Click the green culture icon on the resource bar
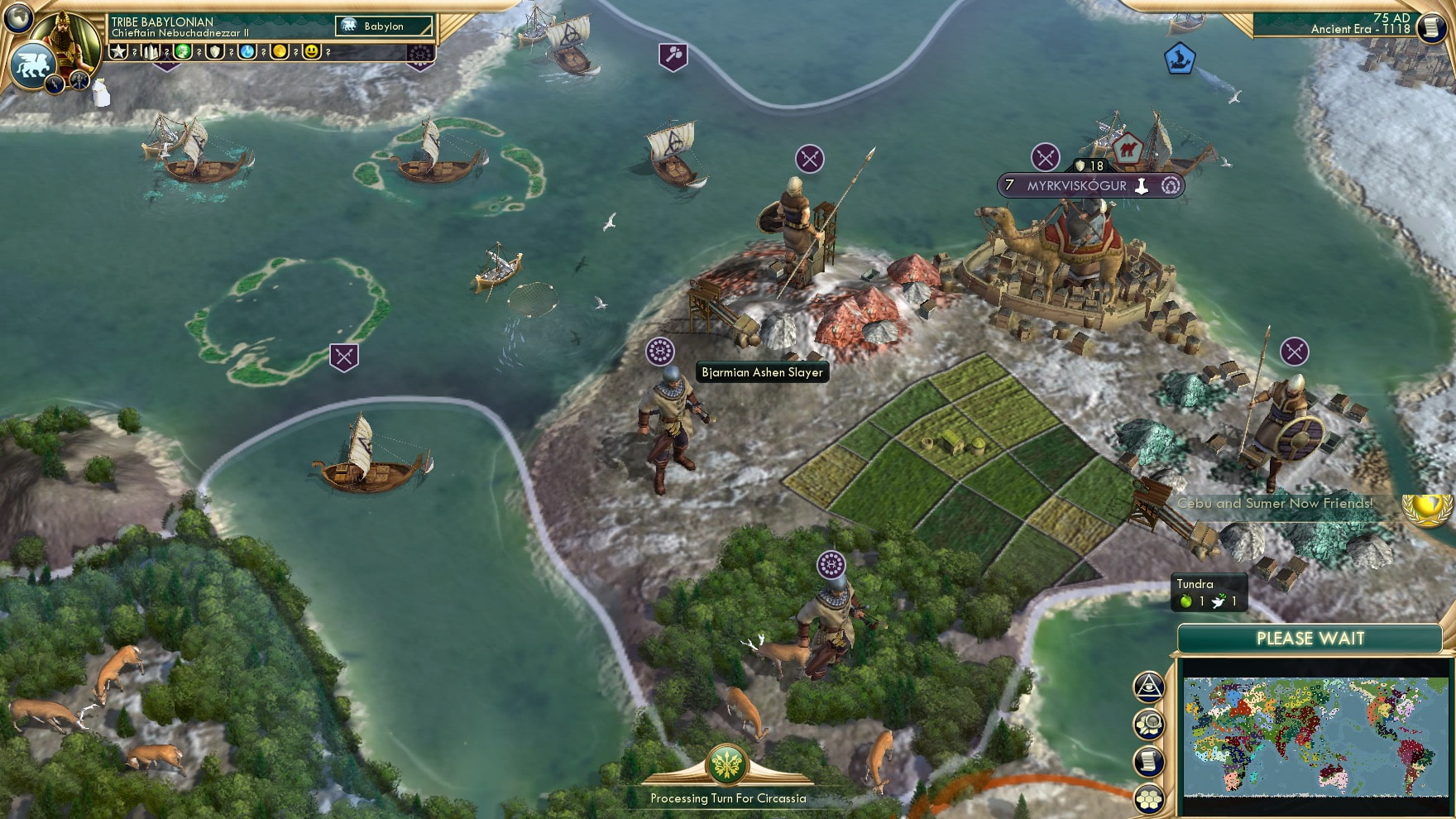Viewport: 1456px width, 819px height. (182, 51)
